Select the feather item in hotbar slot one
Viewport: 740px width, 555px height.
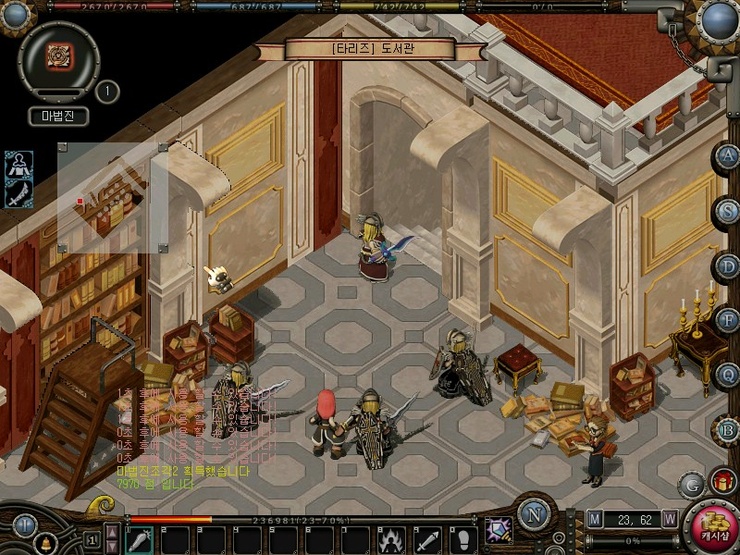click(139, 539)
